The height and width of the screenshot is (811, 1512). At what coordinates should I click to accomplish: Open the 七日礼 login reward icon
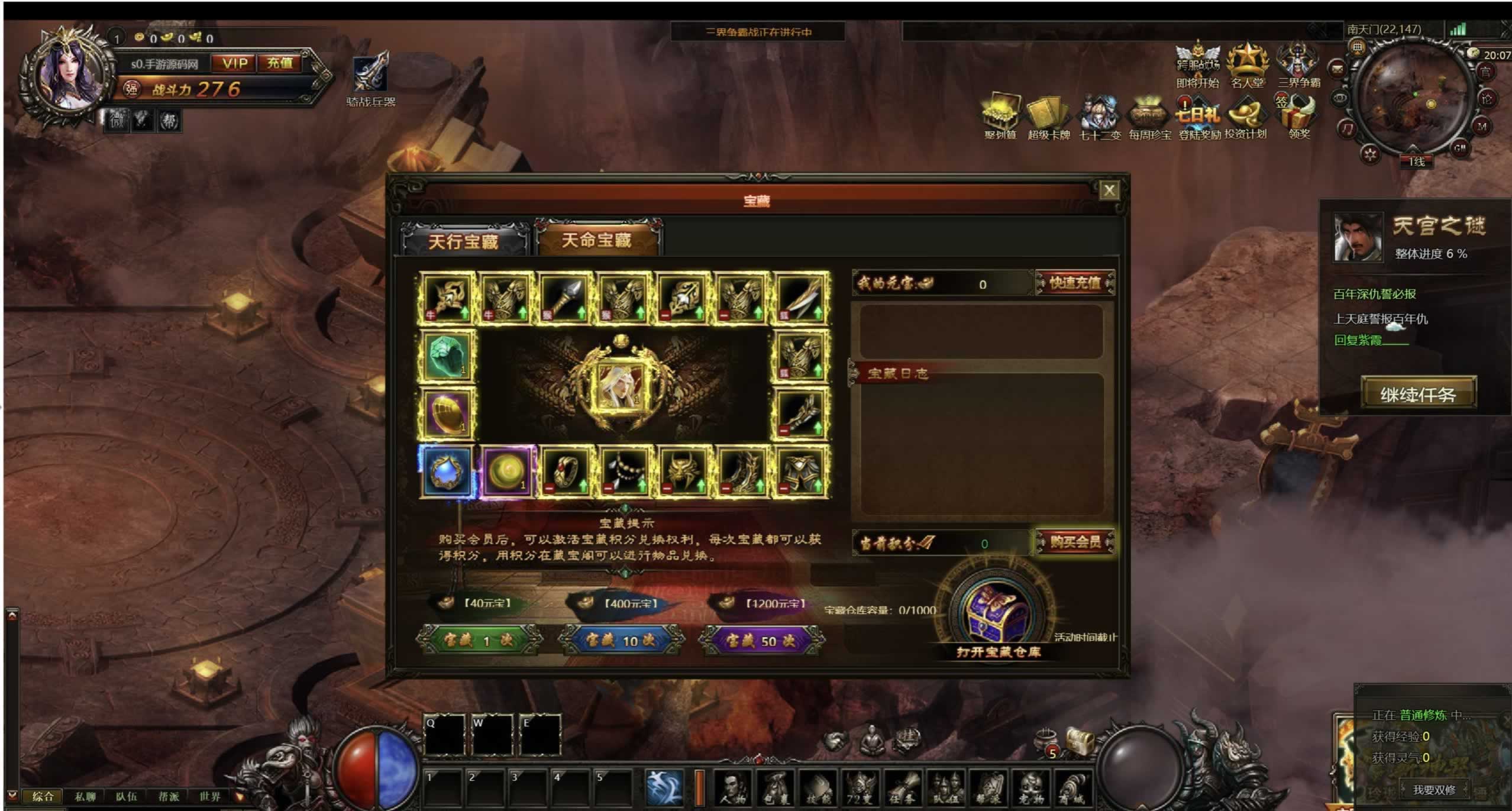point(1198,118)
